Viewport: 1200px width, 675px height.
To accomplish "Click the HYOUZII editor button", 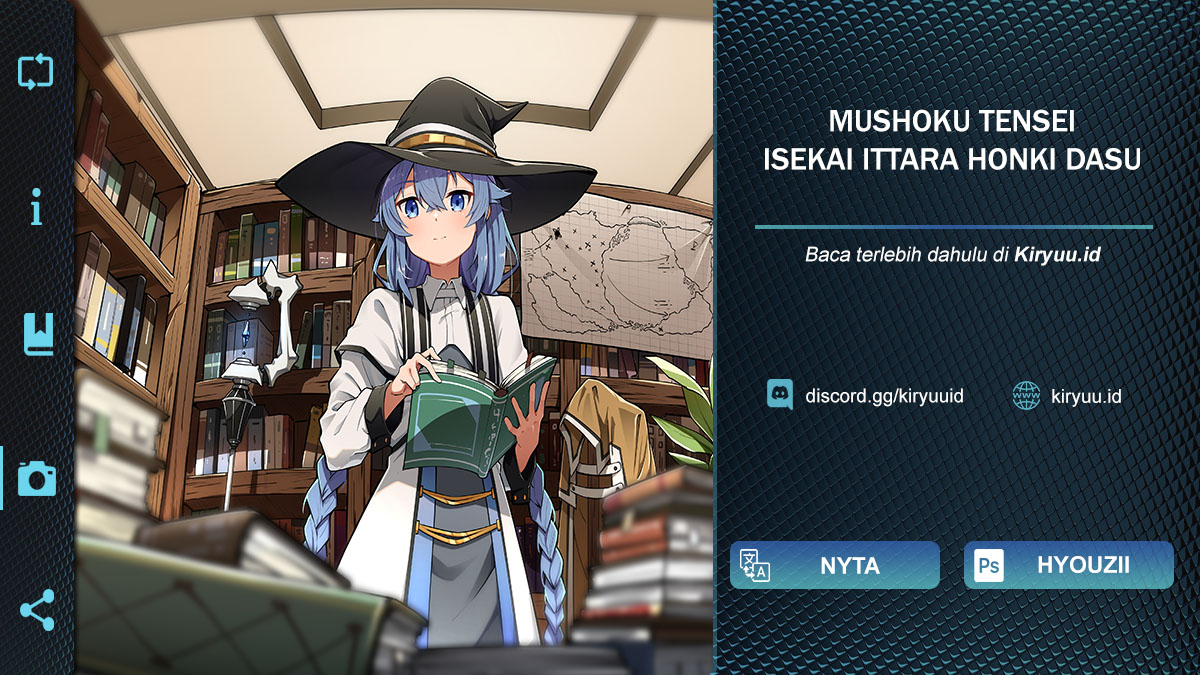I will pos(1068,565).
